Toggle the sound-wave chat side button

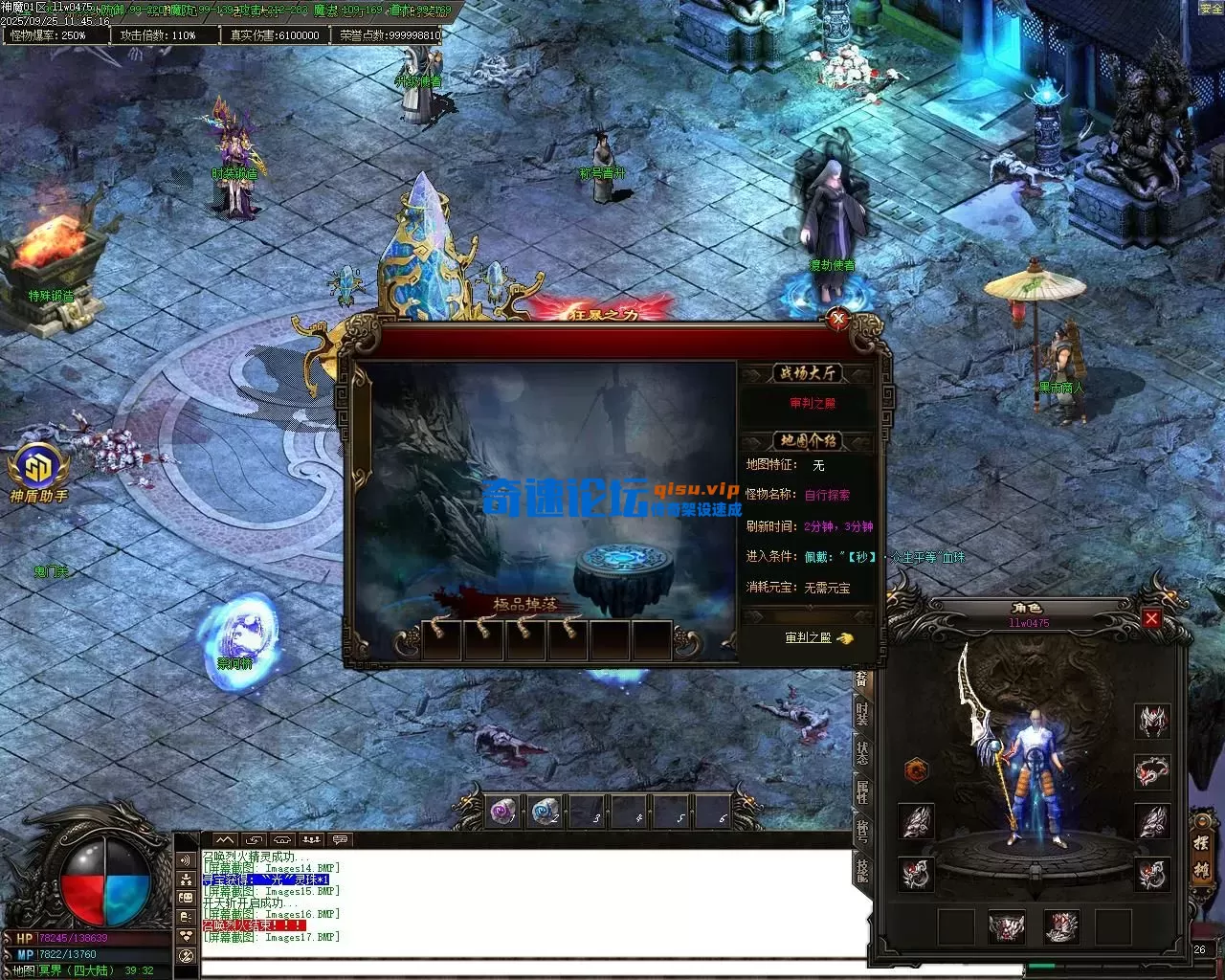click(185, 860)
